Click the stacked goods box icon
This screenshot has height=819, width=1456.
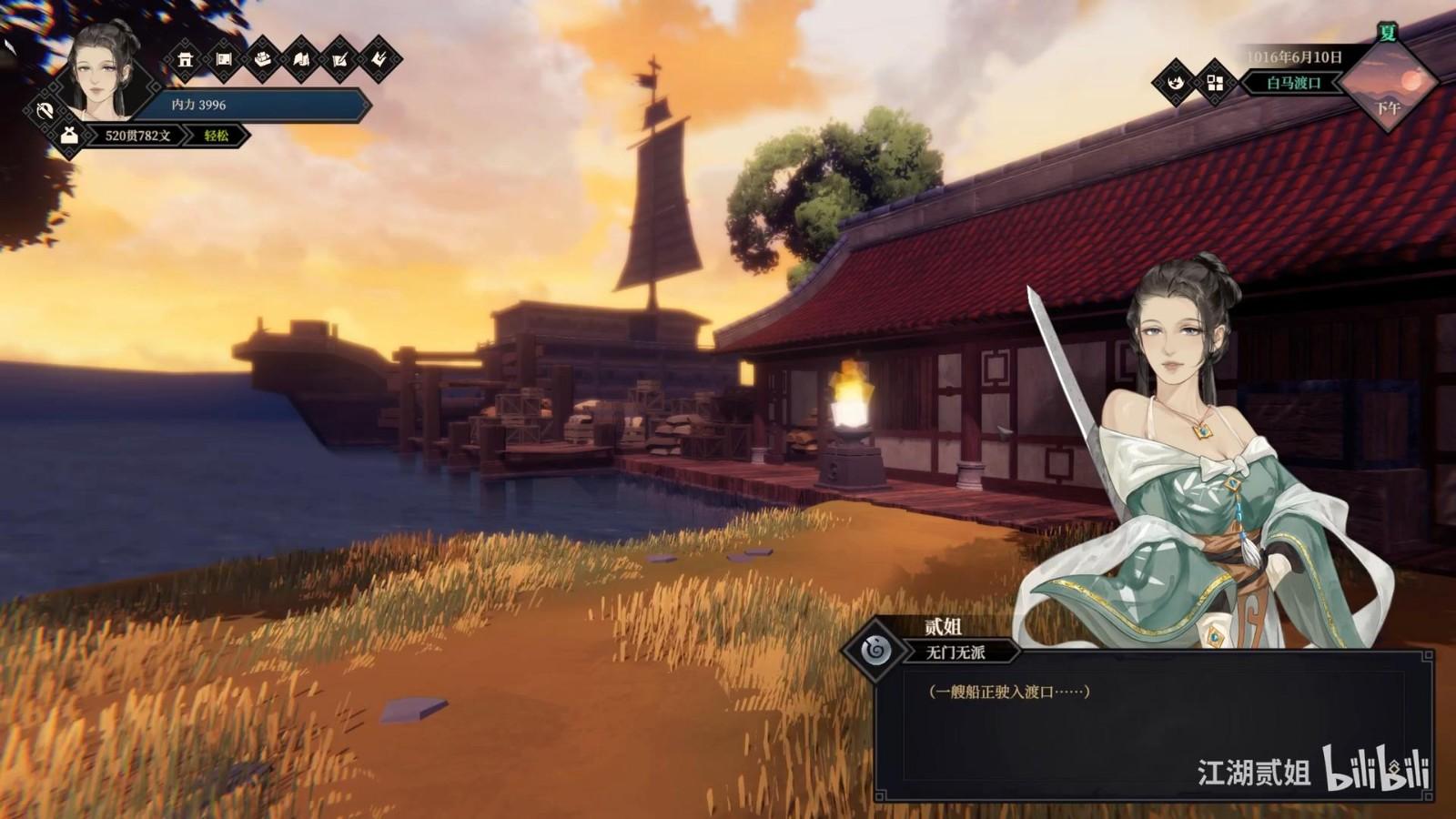coord(263,60)
